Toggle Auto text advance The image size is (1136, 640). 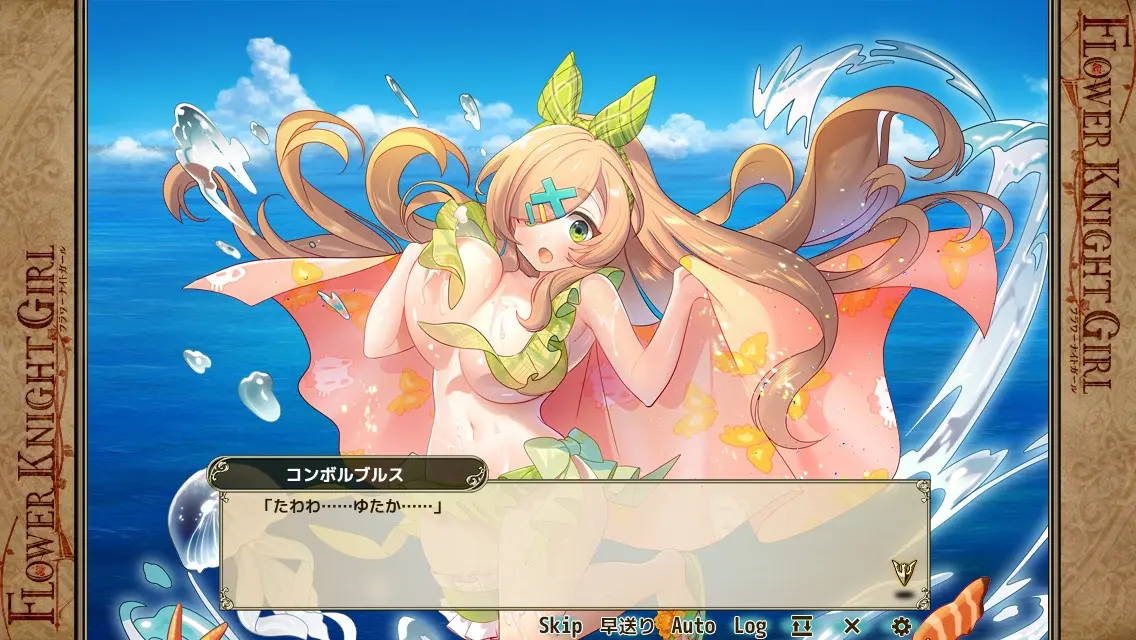(693, 626)
